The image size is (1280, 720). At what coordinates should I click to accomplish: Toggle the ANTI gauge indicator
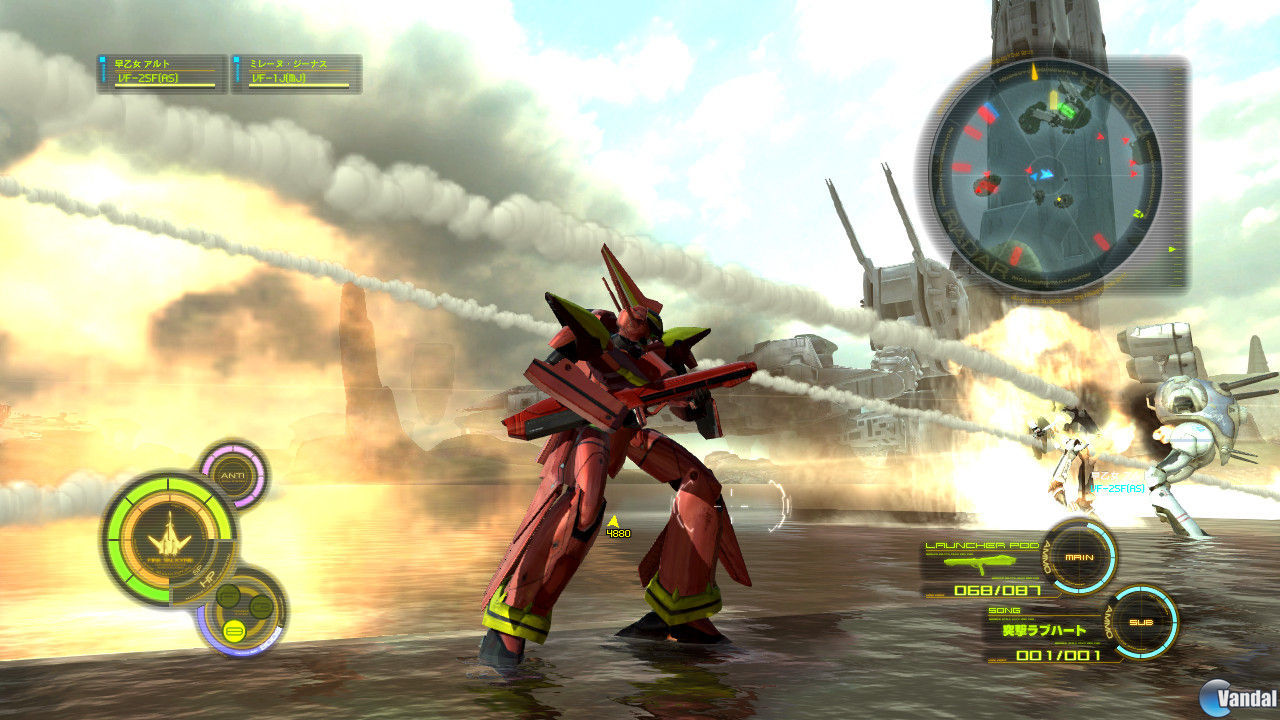coord(234,474)
